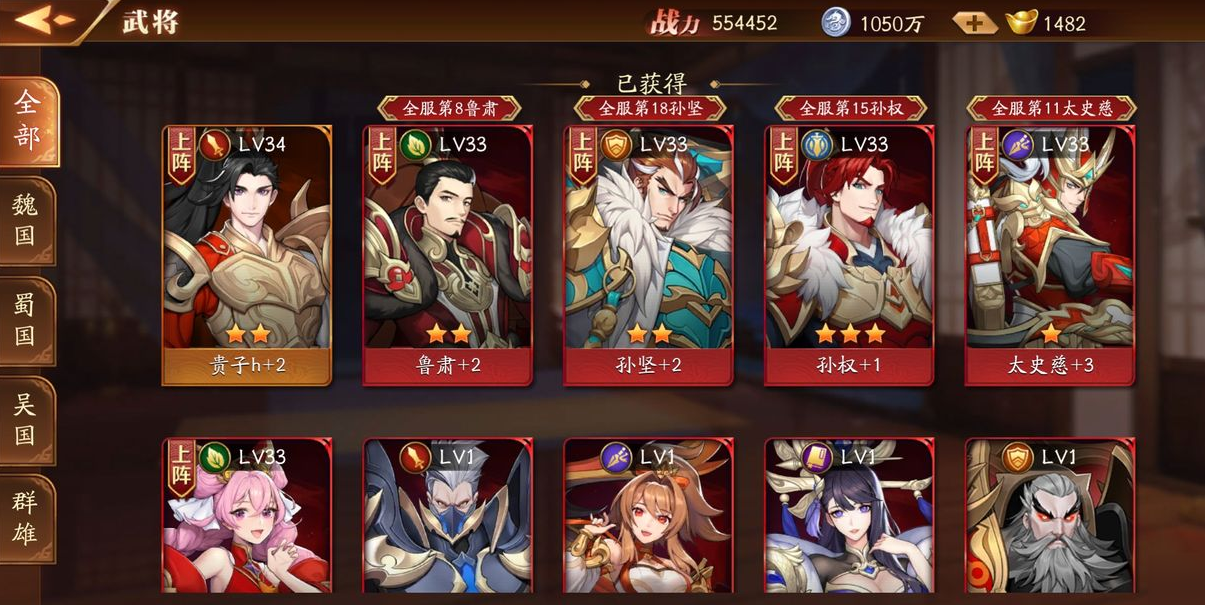
Task: View the 孙权+1 hero card
Action: [849, 255]
